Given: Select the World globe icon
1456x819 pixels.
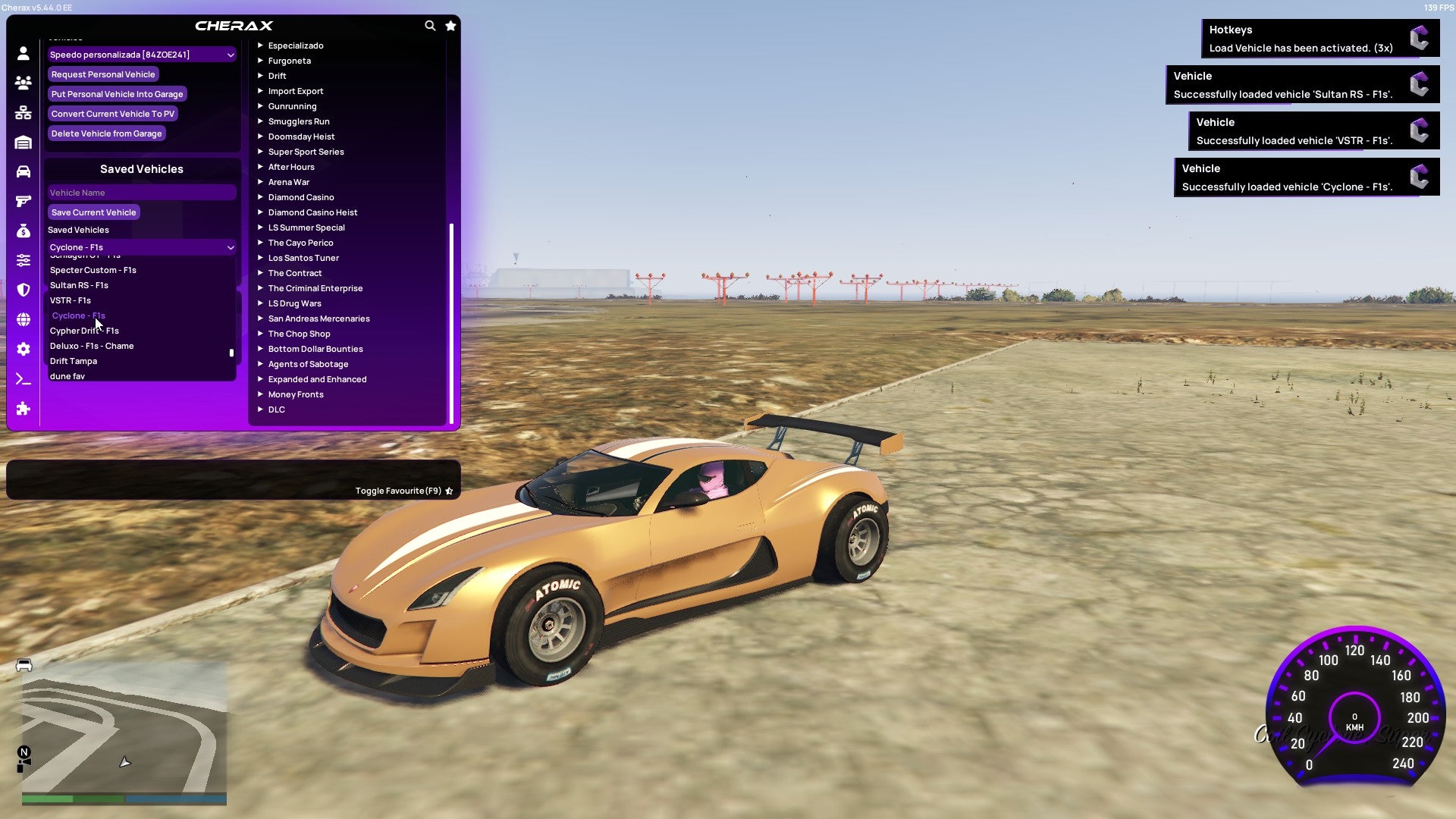Looking at the screenshot, I should (23, 319).
